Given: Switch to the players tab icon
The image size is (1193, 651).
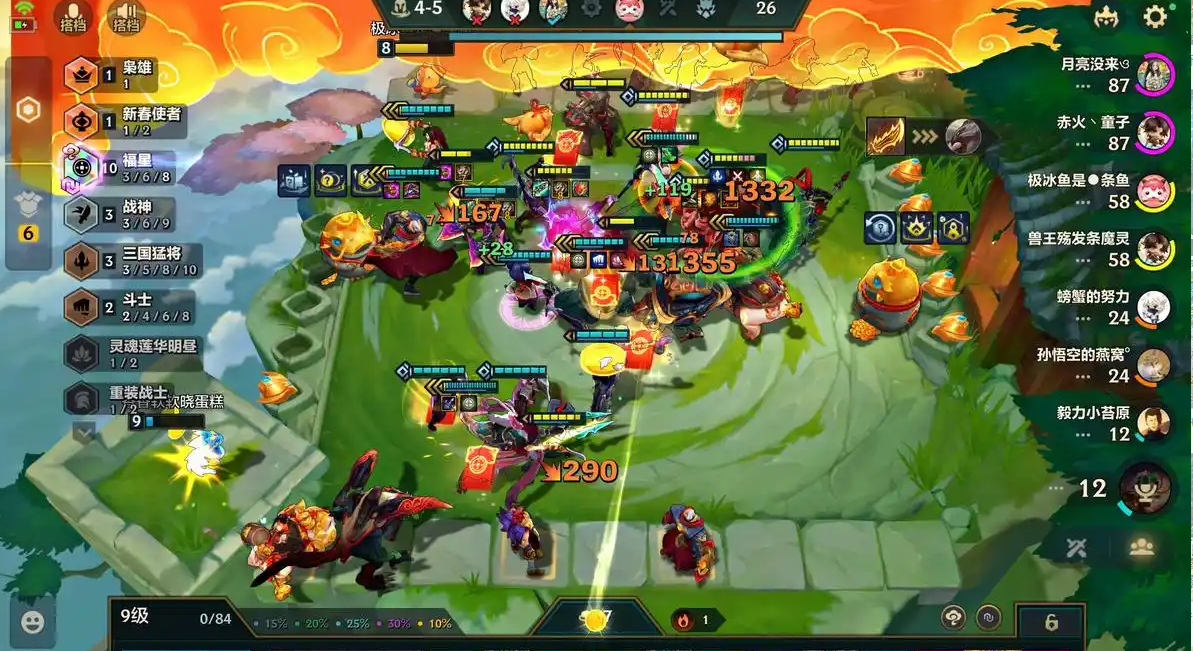Looking at the screenshot, I should coord(1141,547).
